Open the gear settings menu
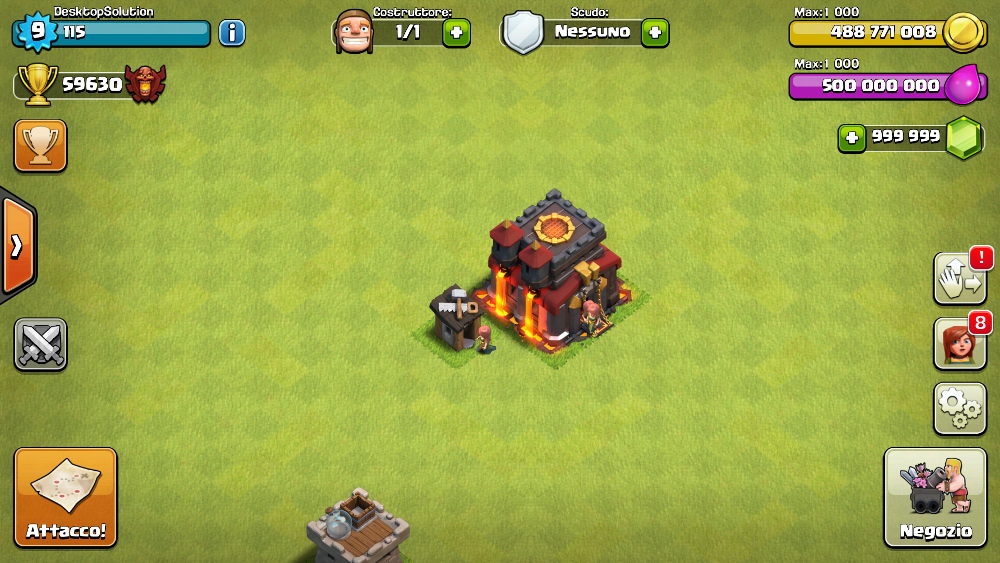This screenshot has height=563, width=1000. click(x=960, y=407)
